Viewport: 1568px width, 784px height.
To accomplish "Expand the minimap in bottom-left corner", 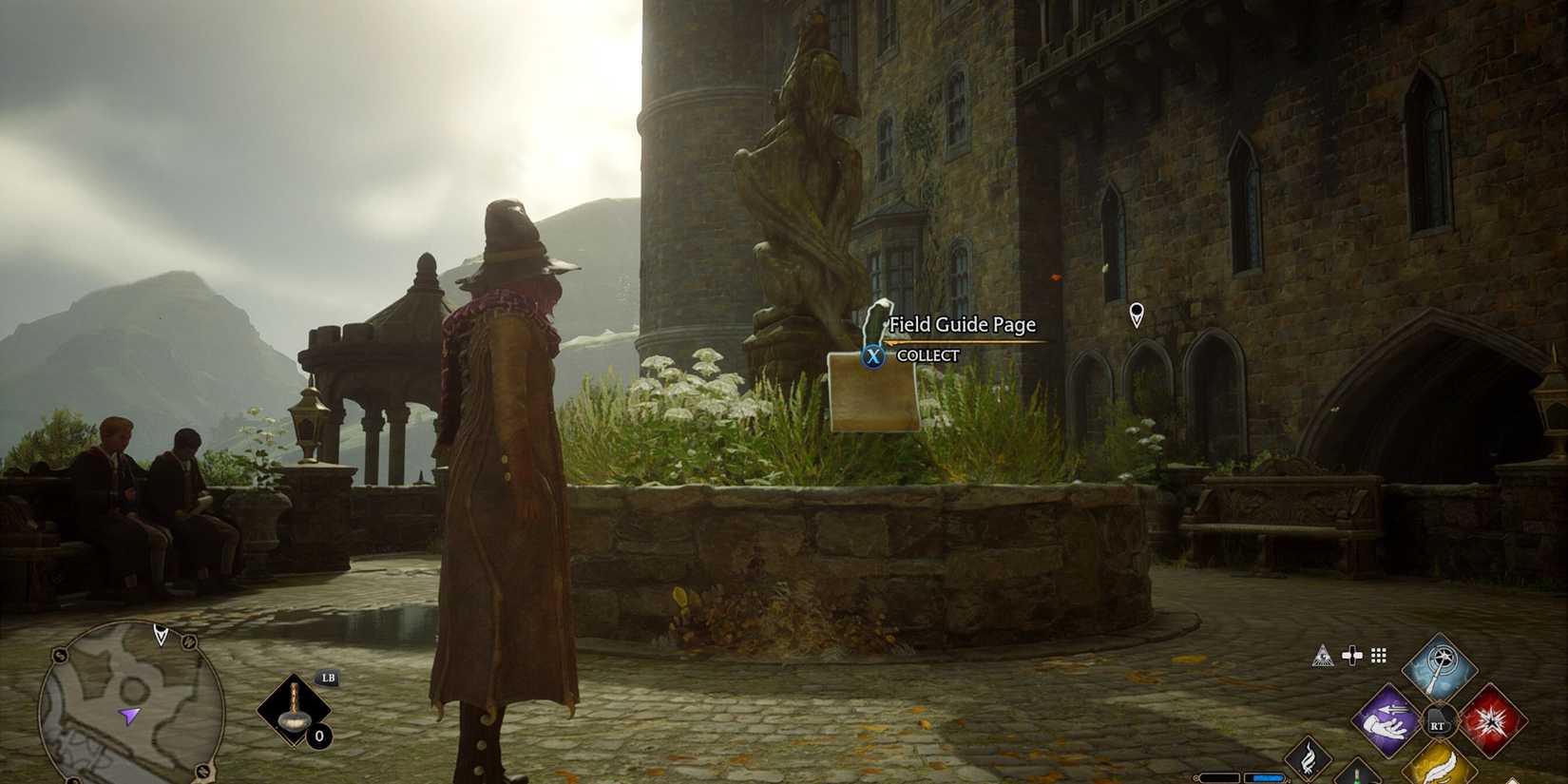I will (x=133, y=703).
